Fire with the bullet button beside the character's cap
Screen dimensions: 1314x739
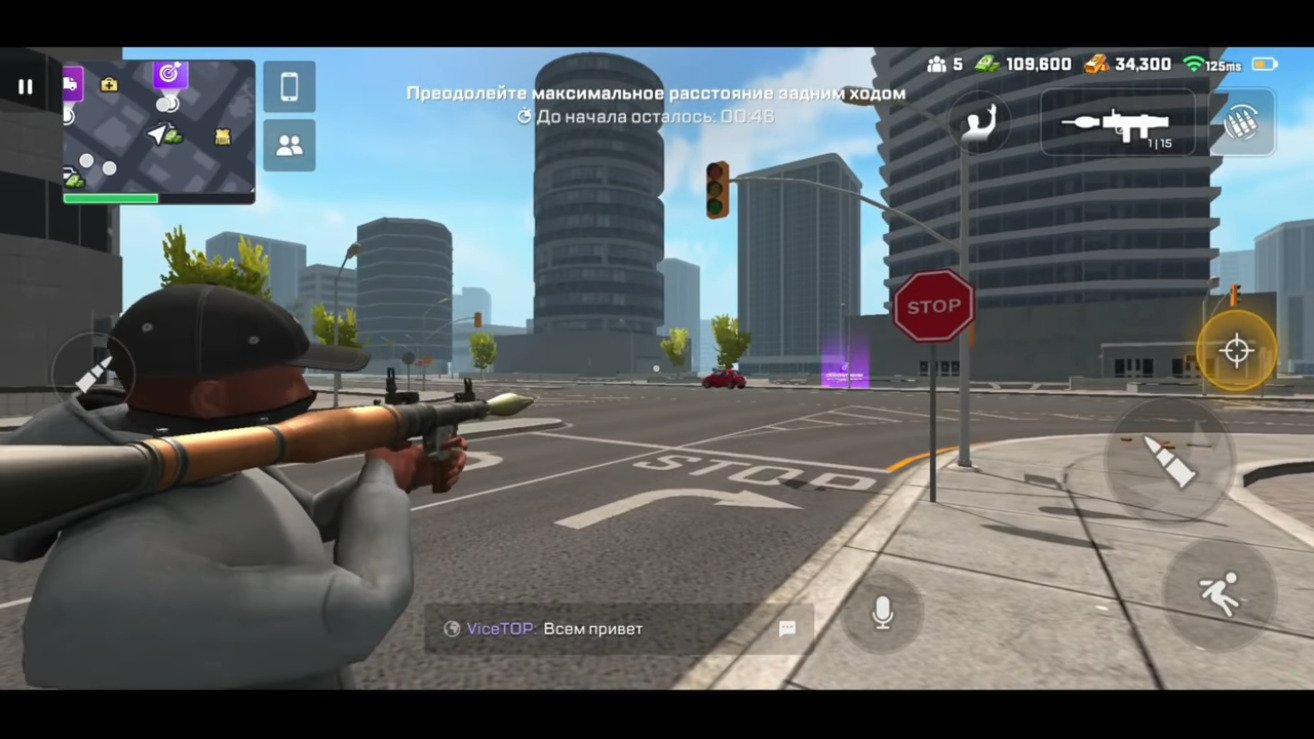click(93, 373)
